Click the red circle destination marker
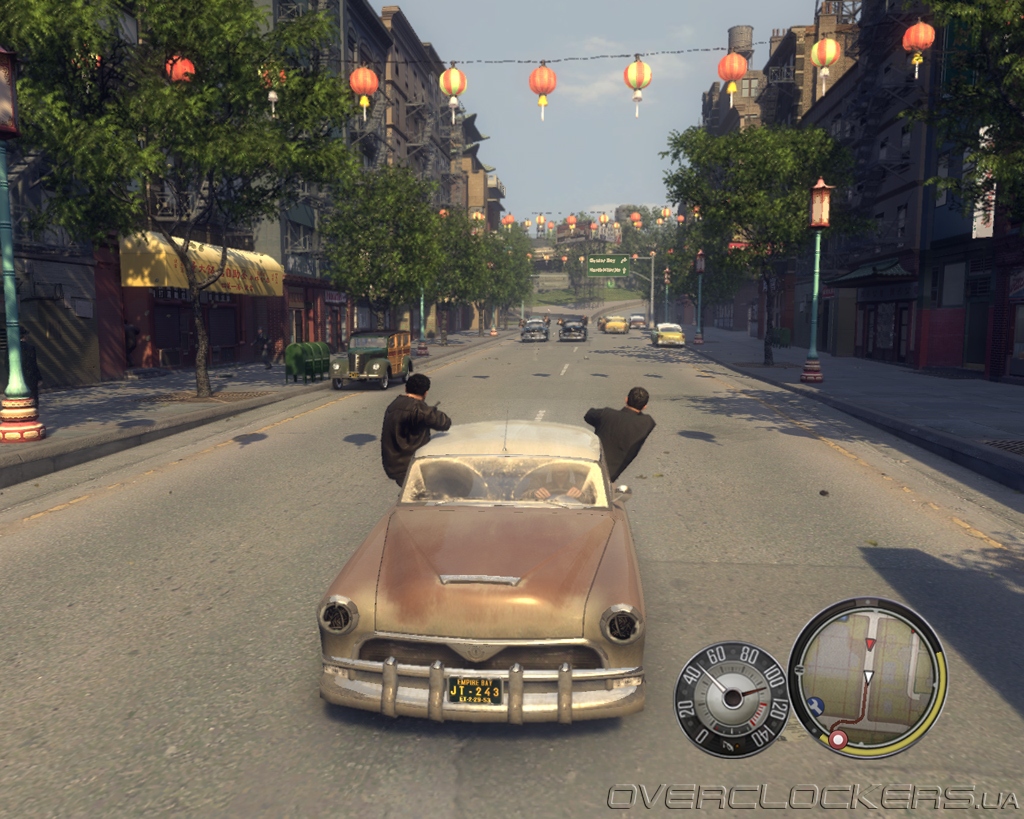 pos(838,739)
